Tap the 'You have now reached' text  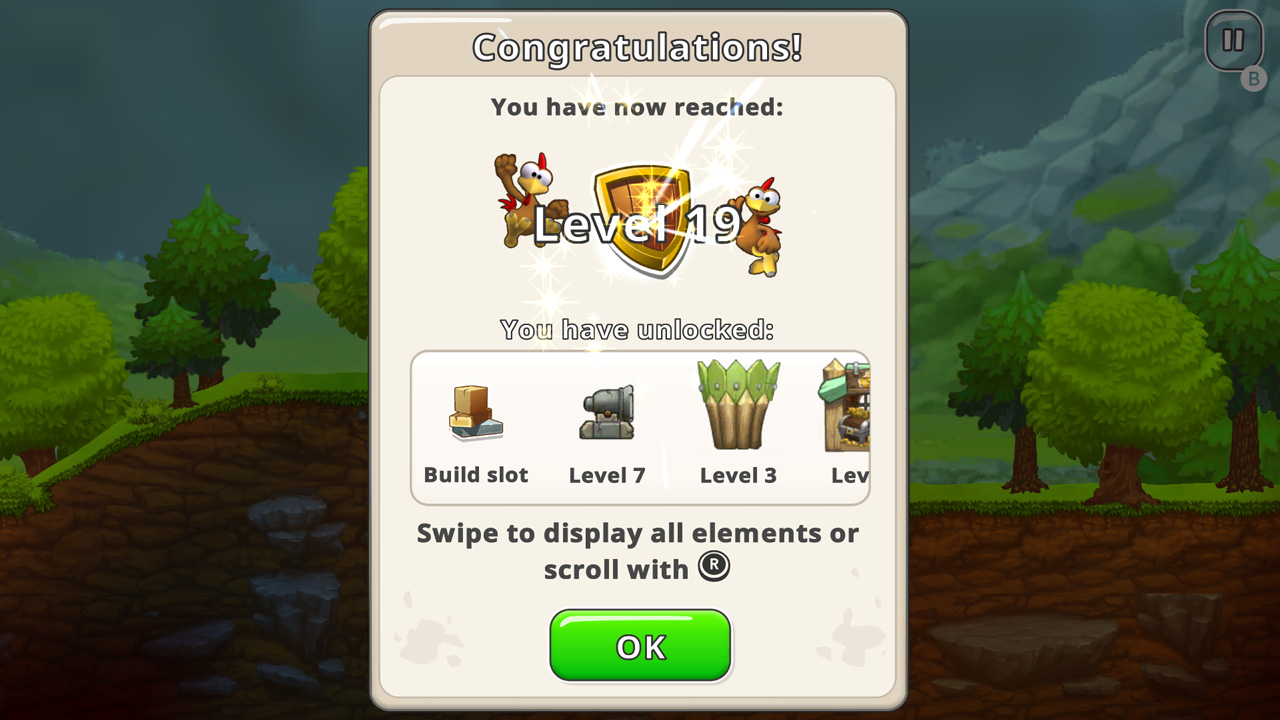639,107
